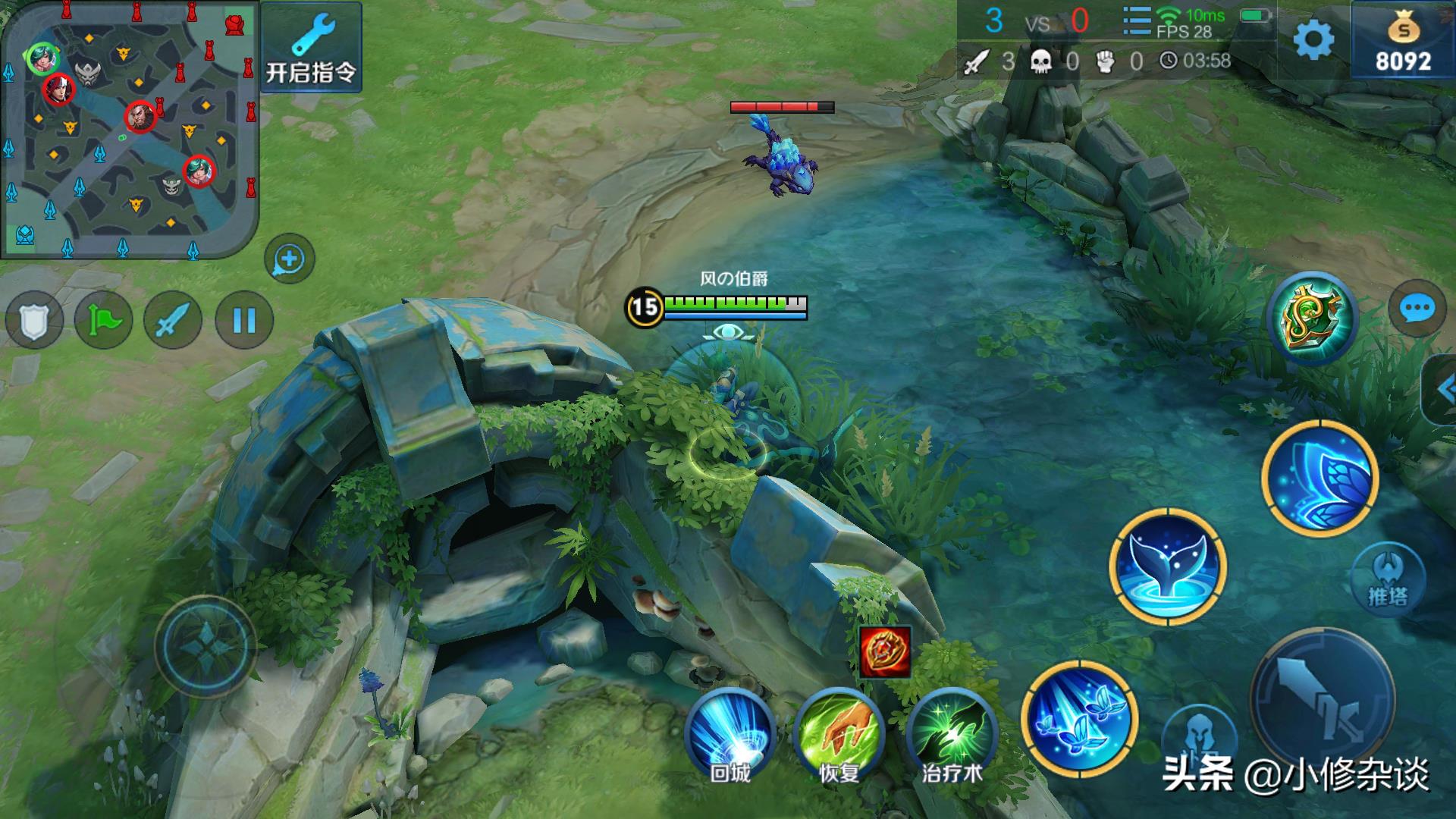Open the chat speech bubble
Viewport: 1456px width, 819px height.
click(1416, 309)
